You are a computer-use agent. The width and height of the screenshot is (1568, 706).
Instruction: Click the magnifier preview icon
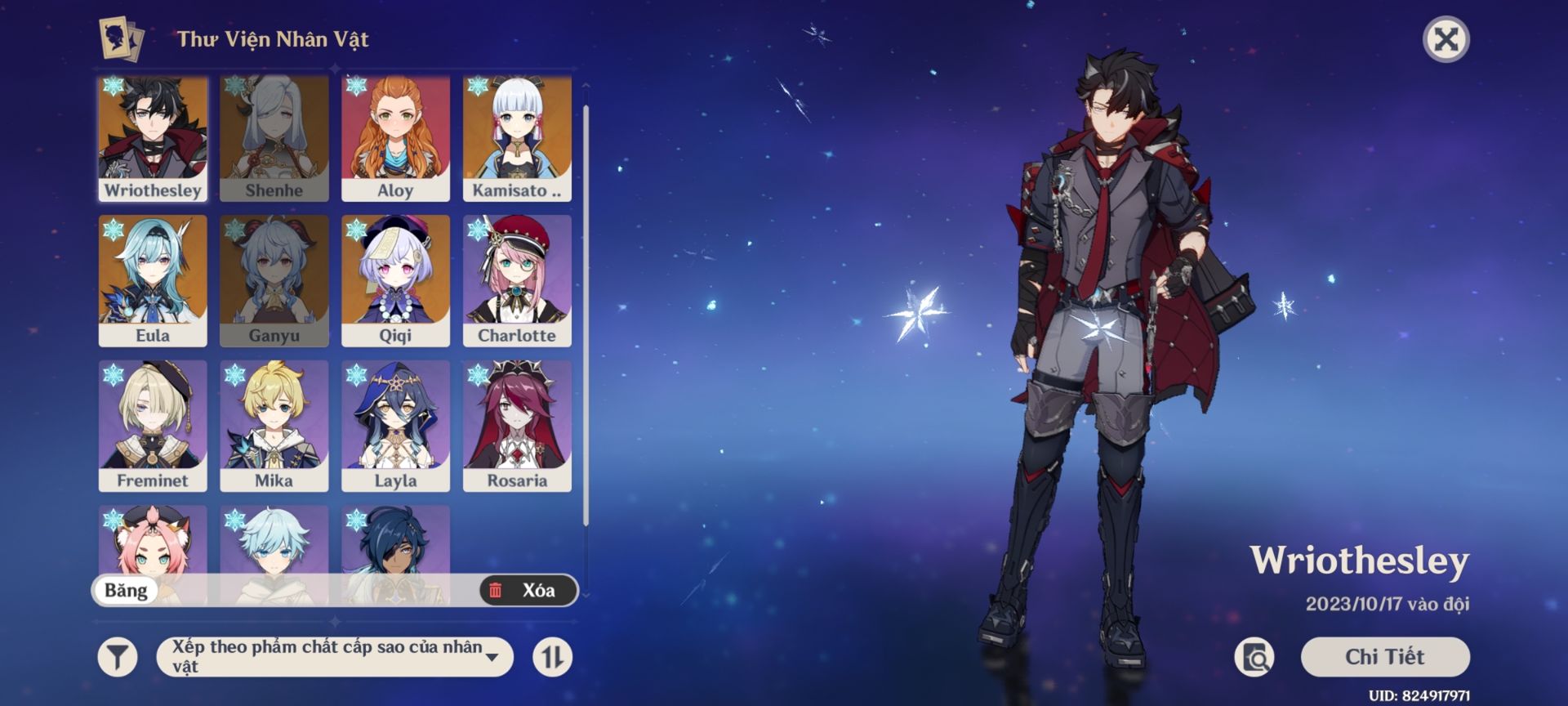(x=1254, y=657)
